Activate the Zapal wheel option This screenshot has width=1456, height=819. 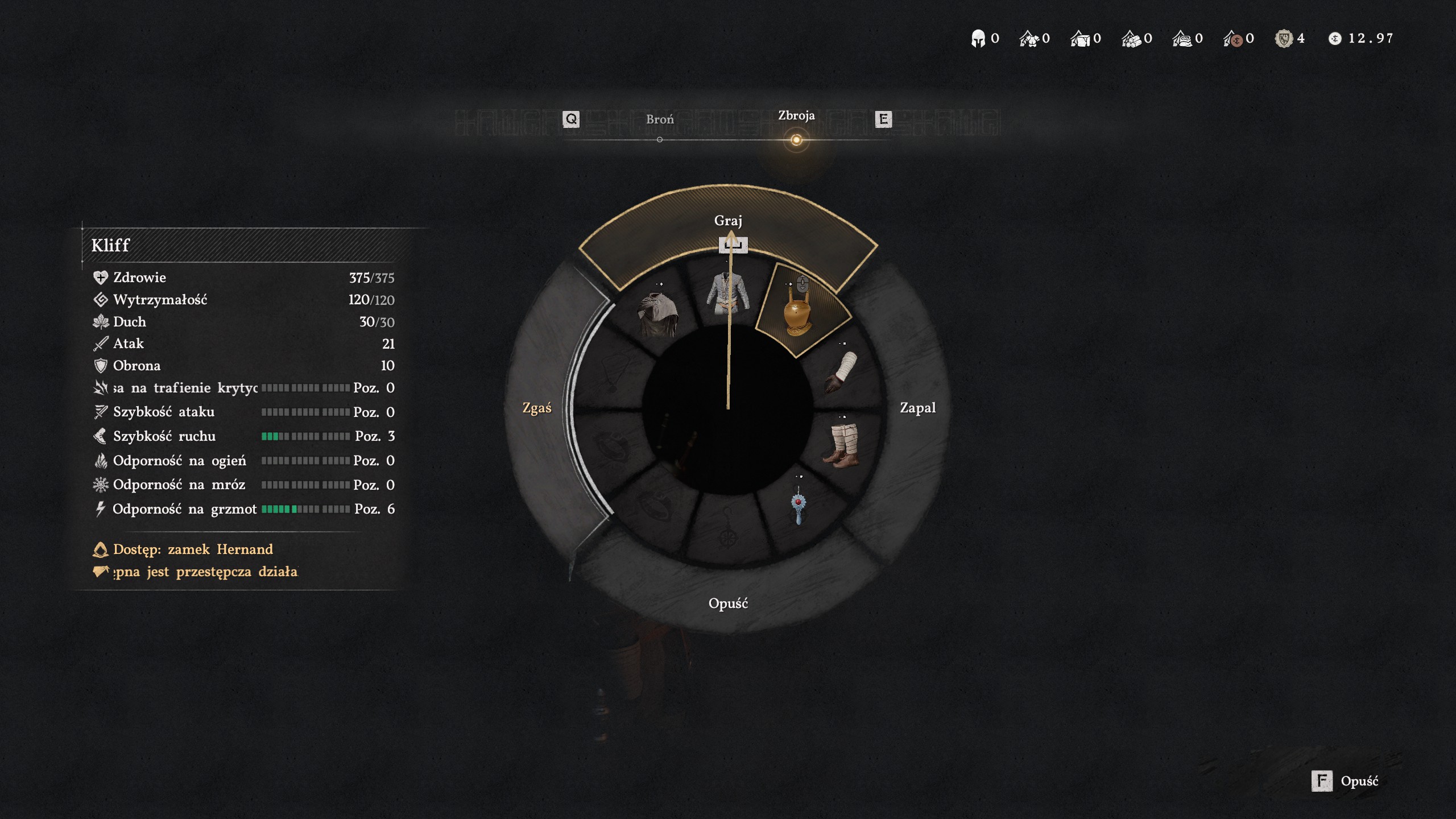pyautogui.click(x=917, y=408)
